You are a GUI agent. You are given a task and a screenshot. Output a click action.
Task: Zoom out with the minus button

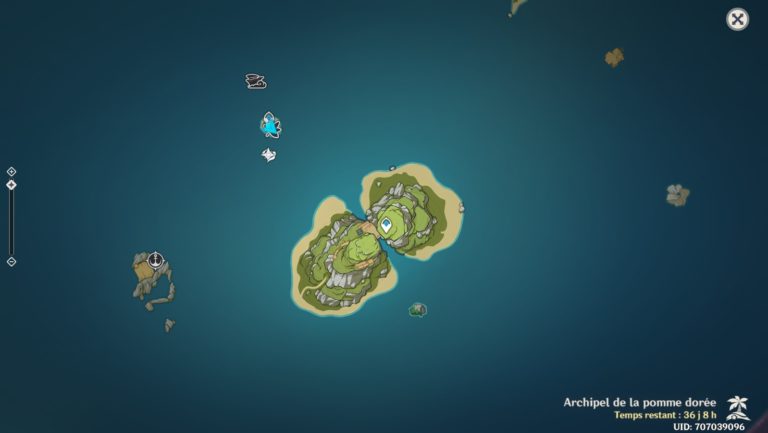click(x=11, y=262)
